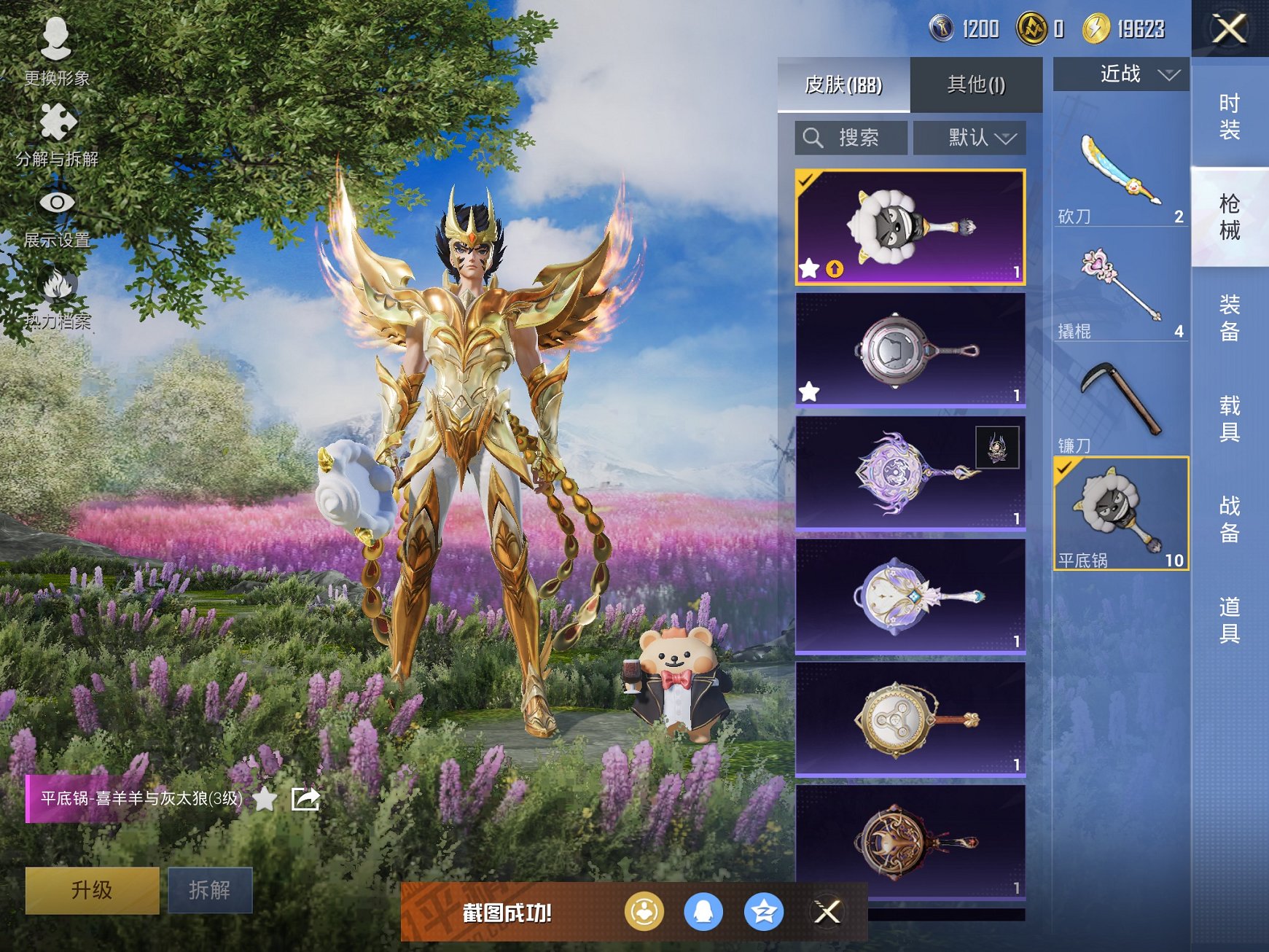
Task: Switch to the 皮肤(188) skins tab
Action: pyautogui.click(x=843, y=85)
